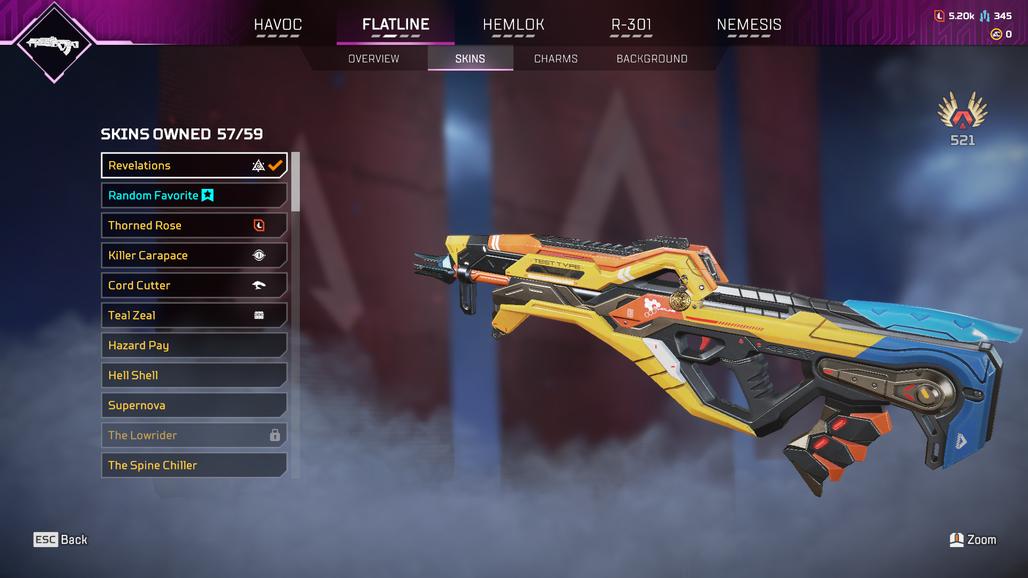The height and width of the screenshot is (578, 1028).
Task: Go back with the Back button
Action: pos(61,540)
